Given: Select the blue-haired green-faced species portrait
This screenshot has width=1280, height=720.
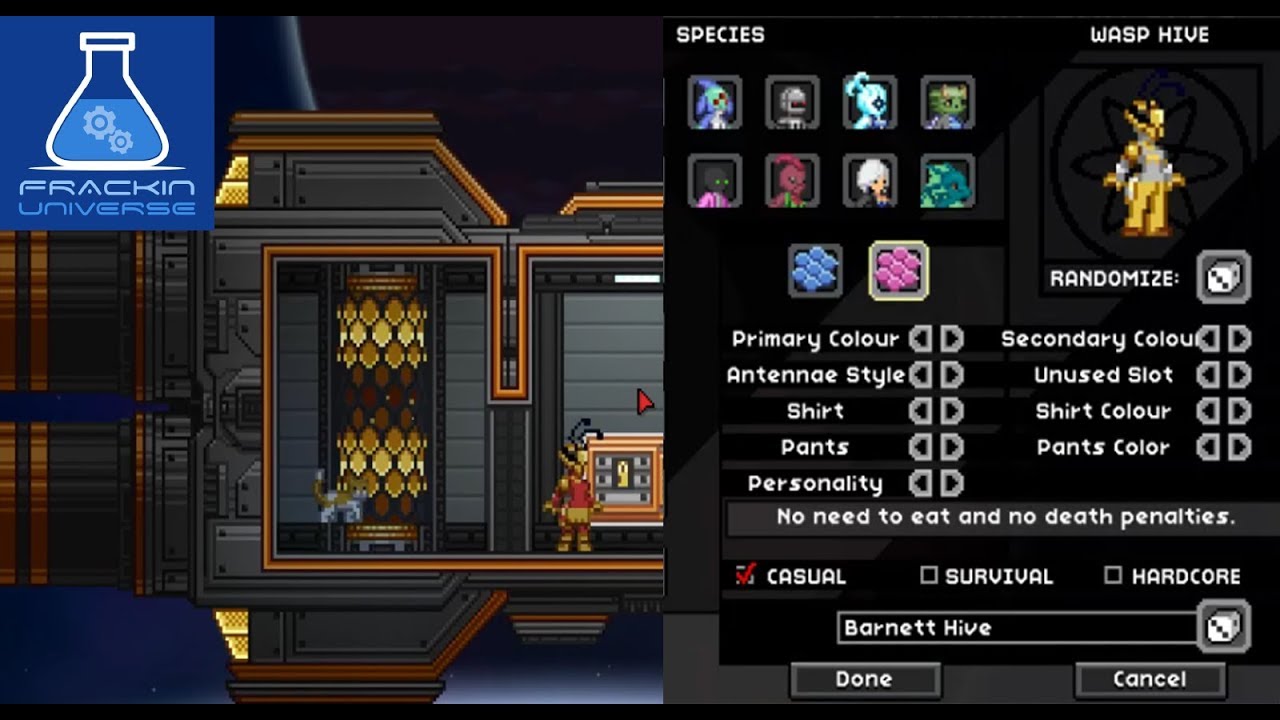Looking at the screenshot, I should [714, 102].
